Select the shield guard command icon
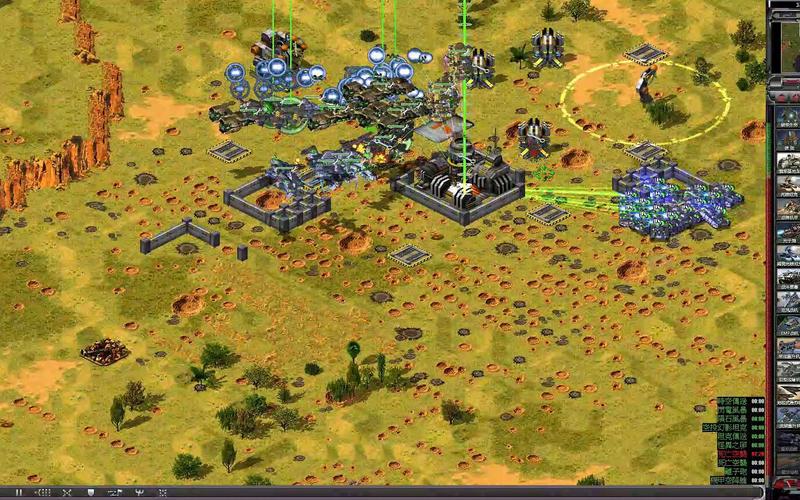Image resolution: width=800 pixels, height=500 pixels. click(90, 493)
